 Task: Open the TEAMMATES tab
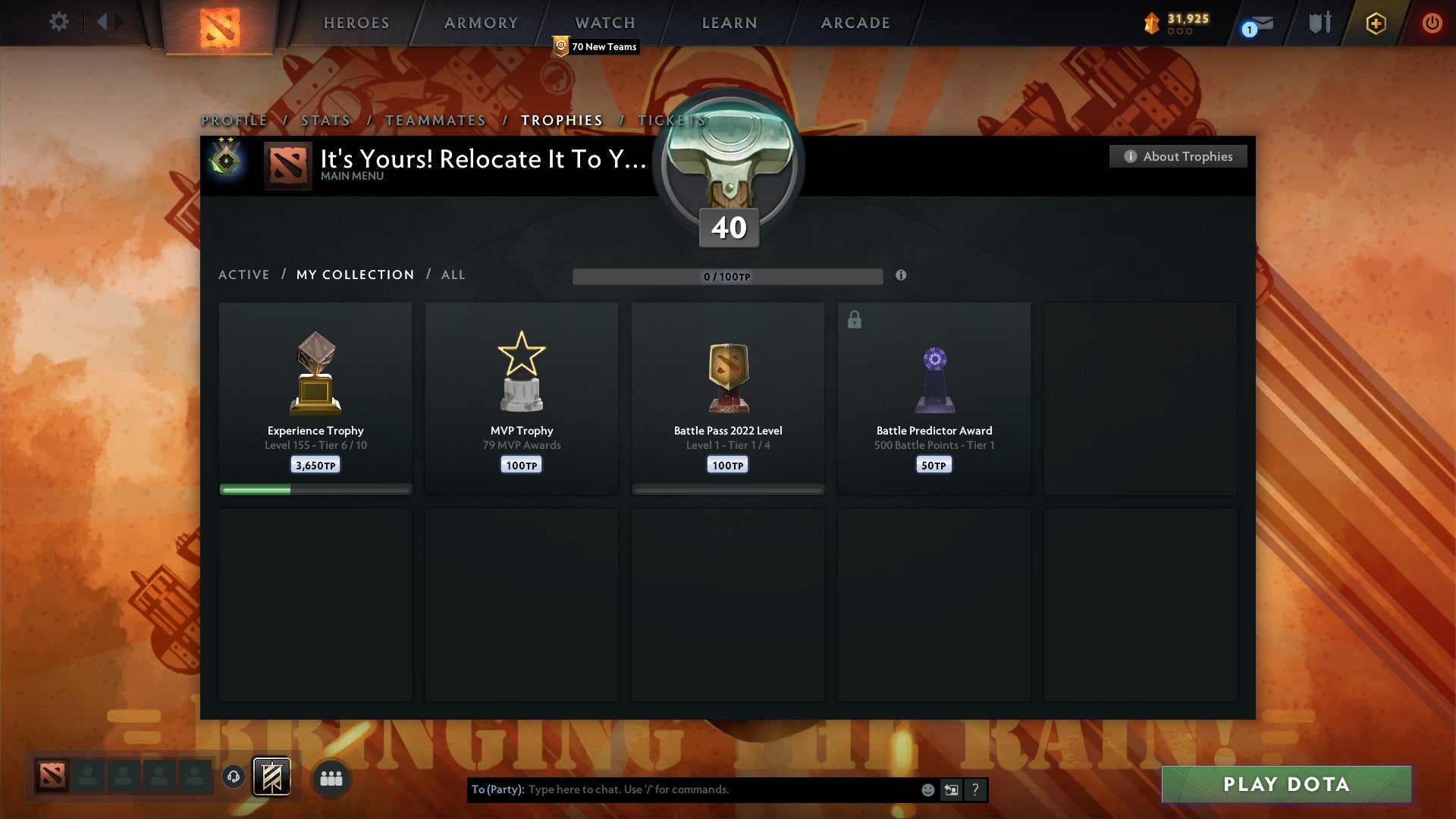(x=435, y=120)
